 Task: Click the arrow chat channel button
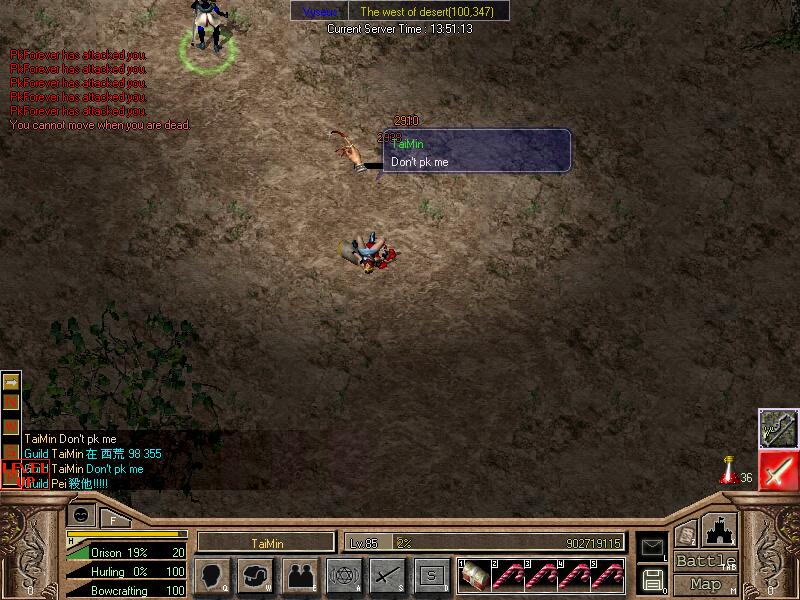pyautogui.click(x=11, y=382)
